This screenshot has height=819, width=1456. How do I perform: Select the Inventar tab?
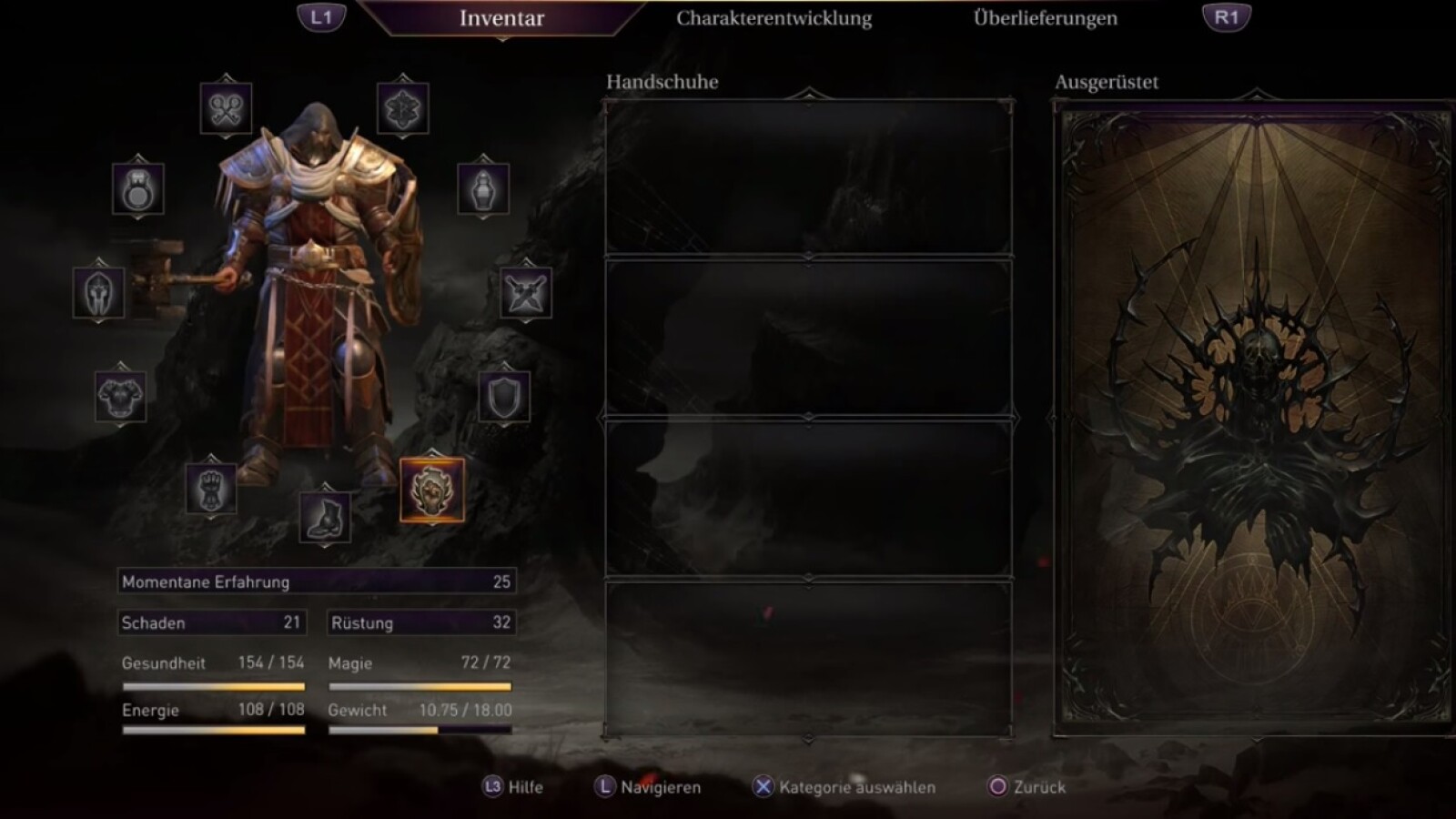point(501,18)
